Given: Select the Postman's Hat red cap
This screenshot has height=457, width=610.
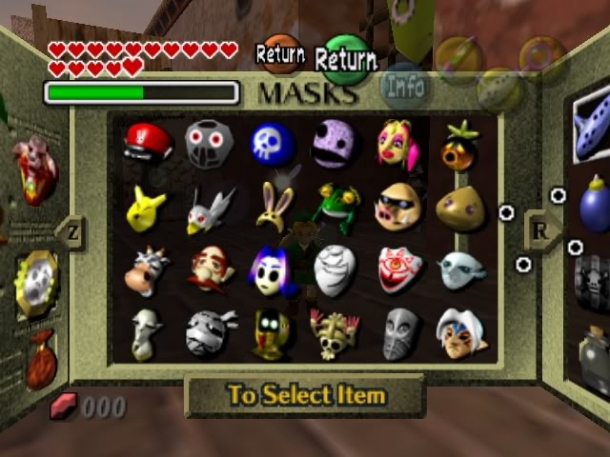Looking at the screenshot, I should click(x=147, y=143).
